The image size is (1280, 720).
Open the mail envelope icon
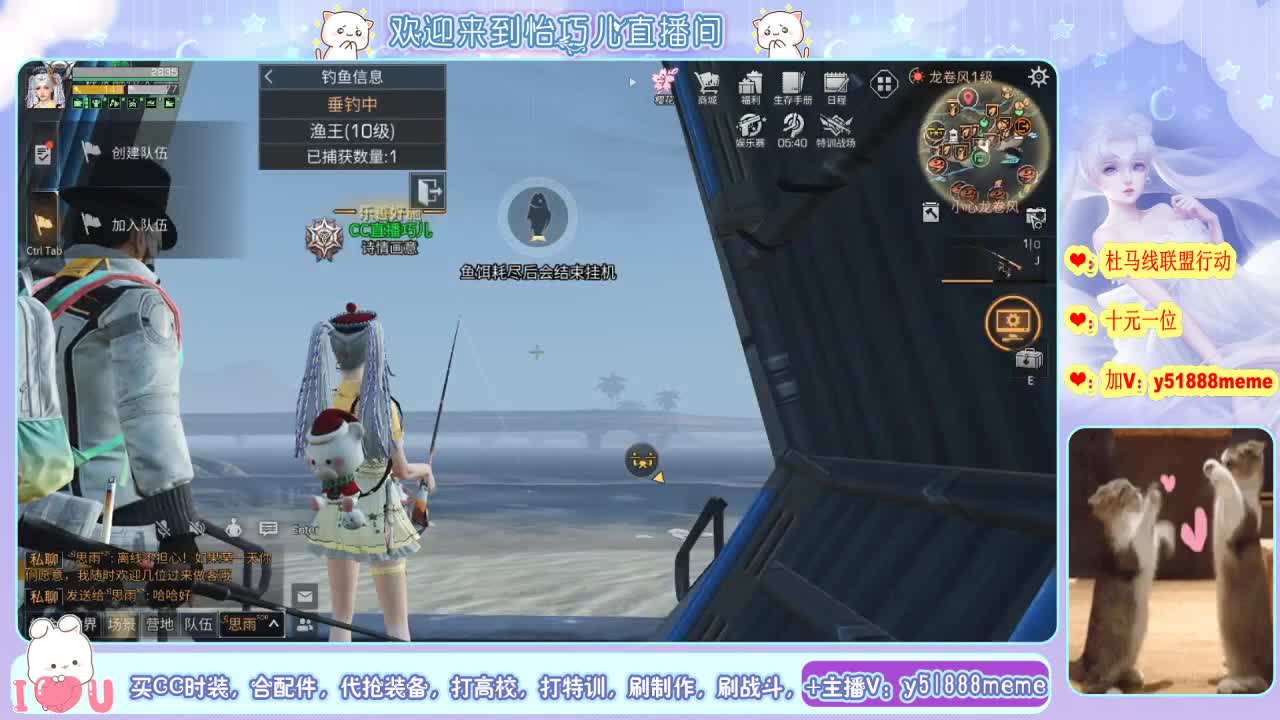[303, 595]
